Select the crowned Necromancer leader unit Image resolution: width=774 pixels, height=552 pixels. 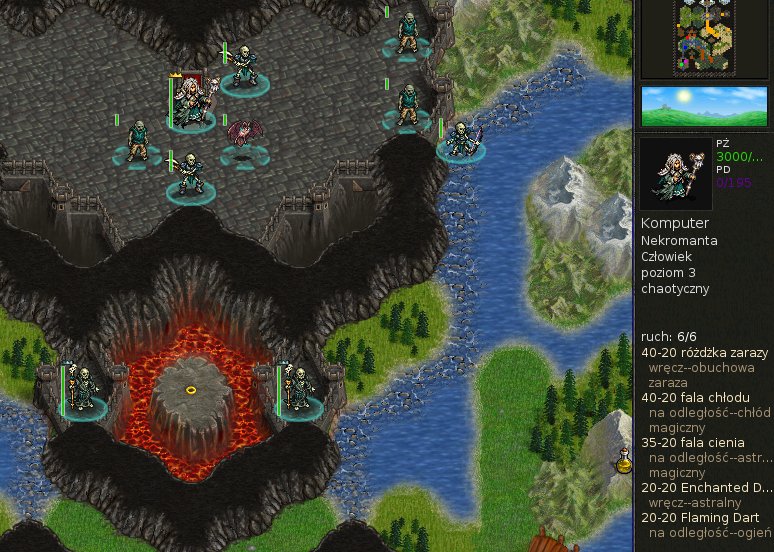pos(190,104)
